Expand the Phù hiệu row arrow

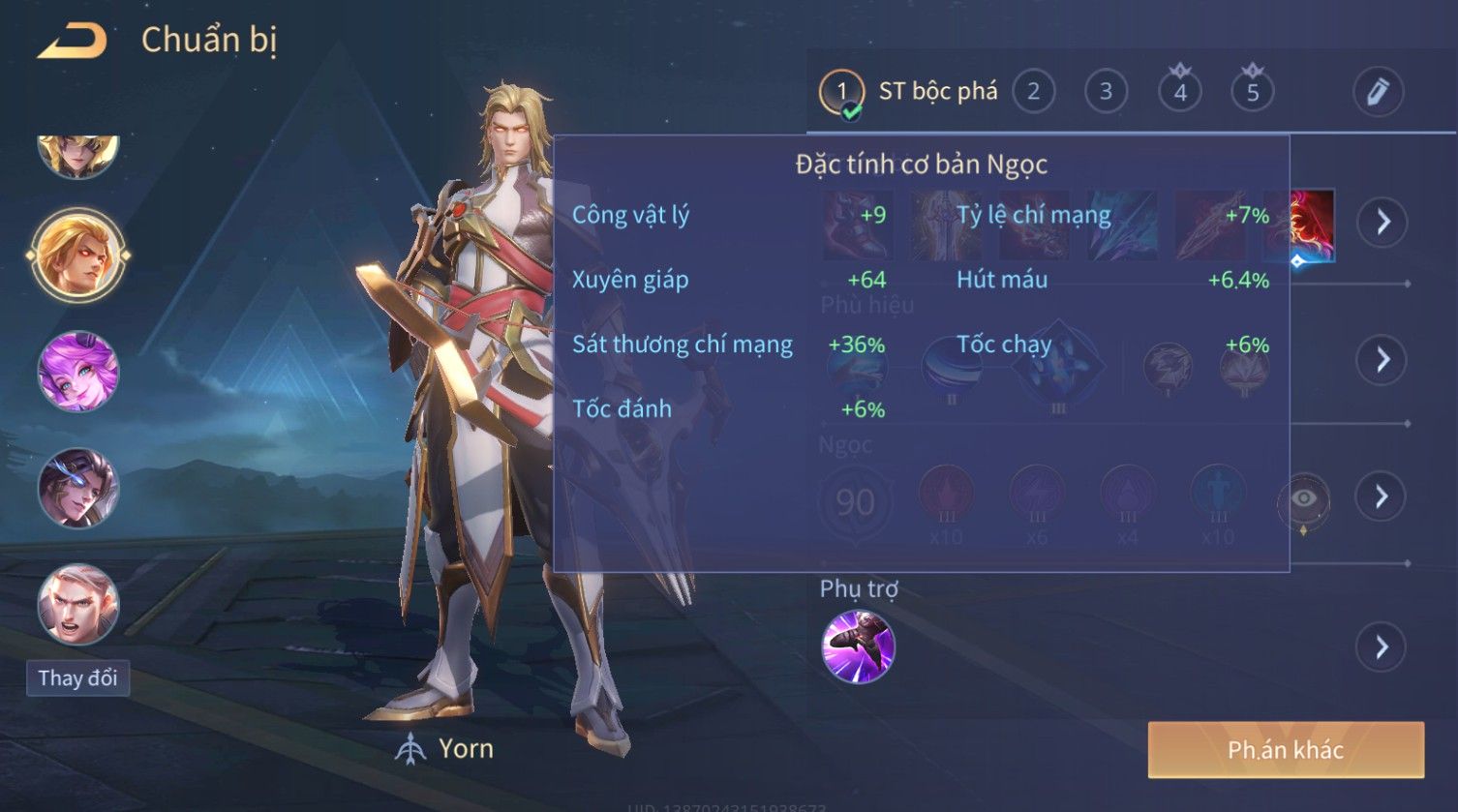(x=1382, y=360)
